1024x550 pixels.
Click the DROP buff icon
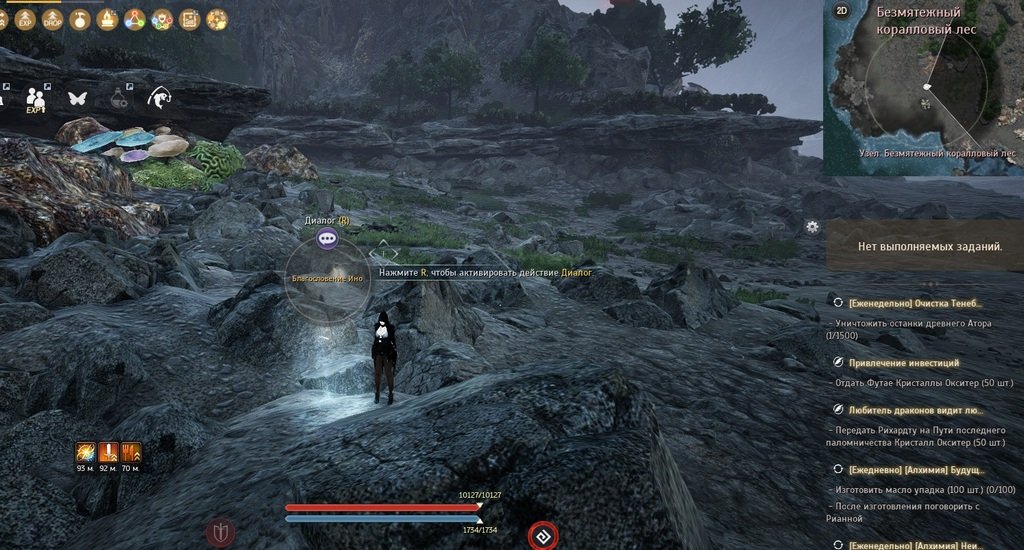pyautogui.click(x=52, y=19)
